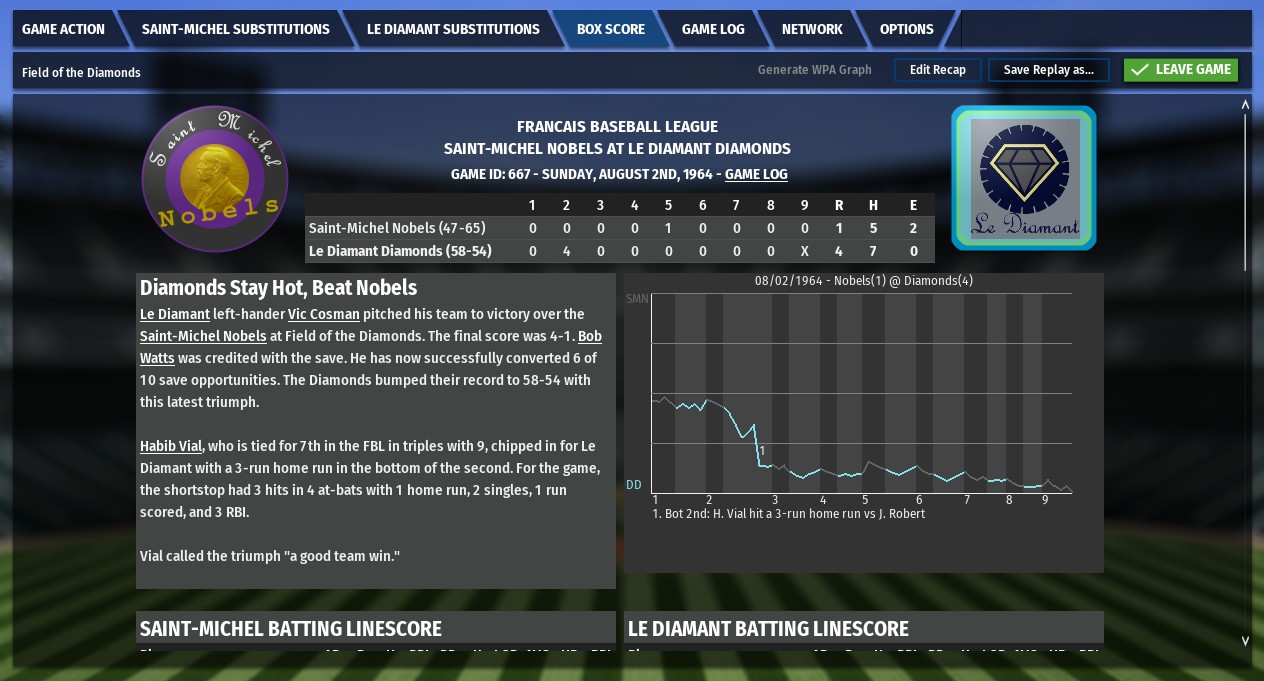Click the Le Diamant team link in recap
This screenshot has height=681, width=1264.
coord(175,314)
